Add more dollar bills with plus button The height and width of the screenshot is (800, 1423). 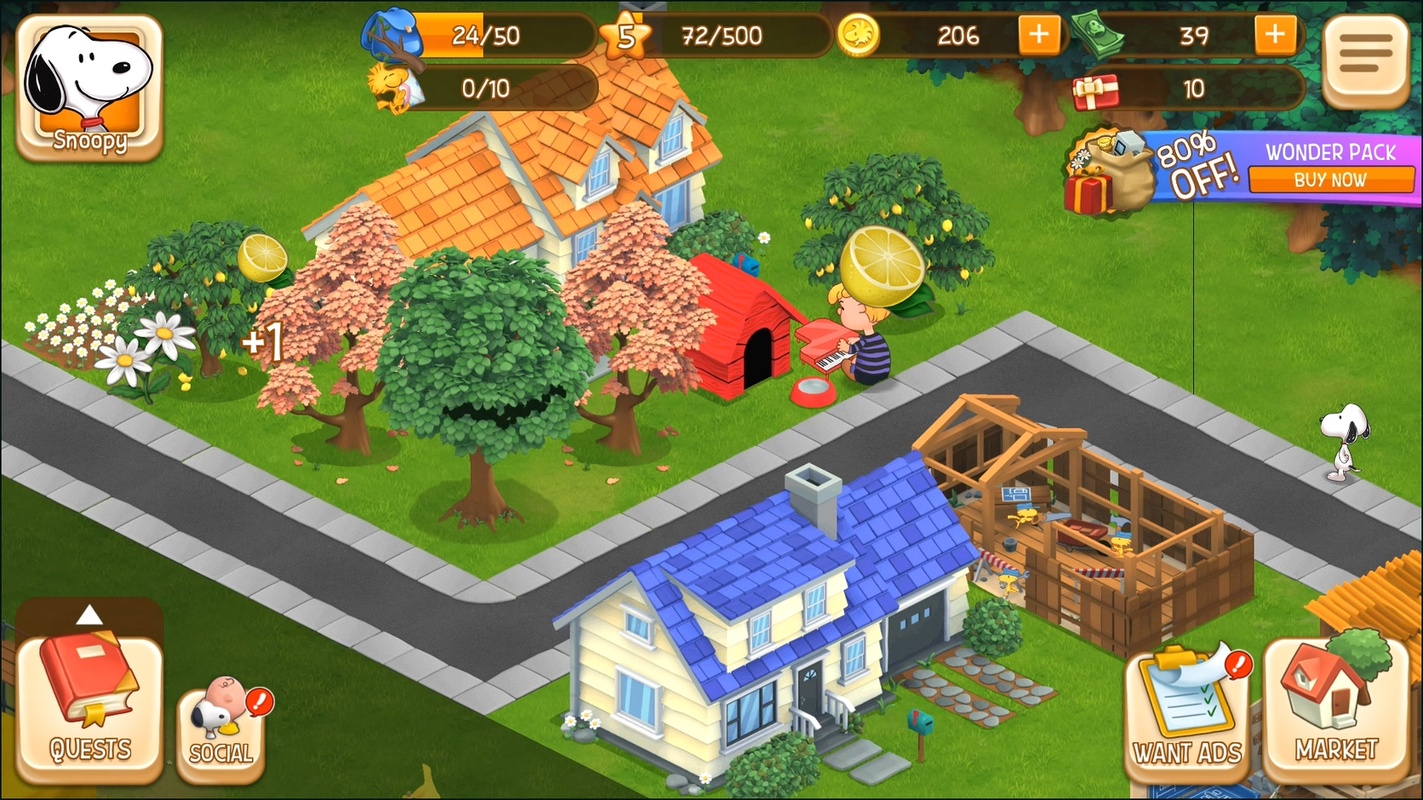pyautogui.click(x=1275, y=36)
